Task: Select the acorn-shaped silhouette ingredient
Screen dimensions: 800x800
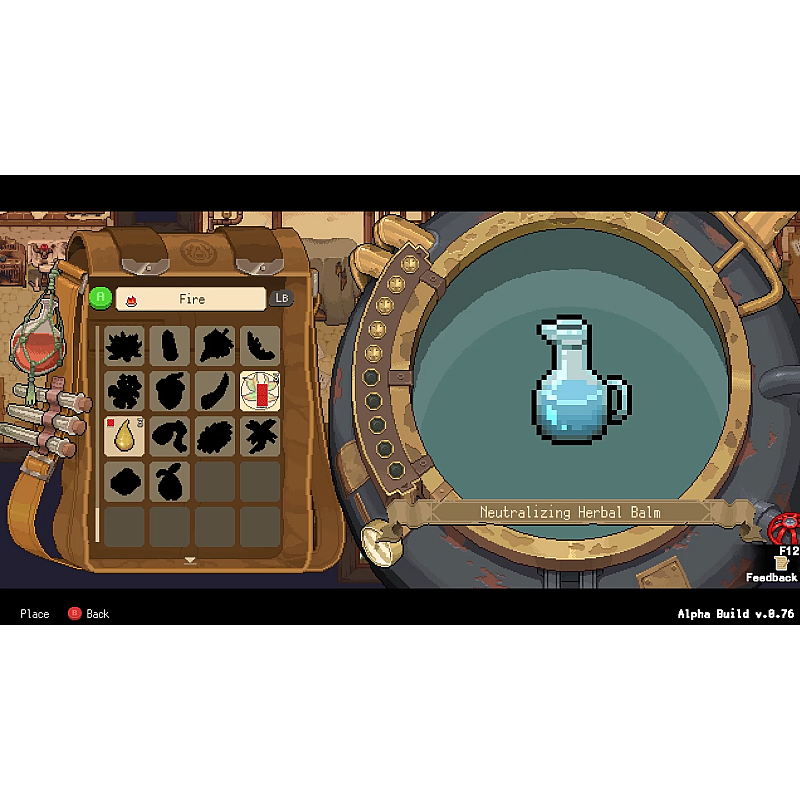Action: [170, 391]
